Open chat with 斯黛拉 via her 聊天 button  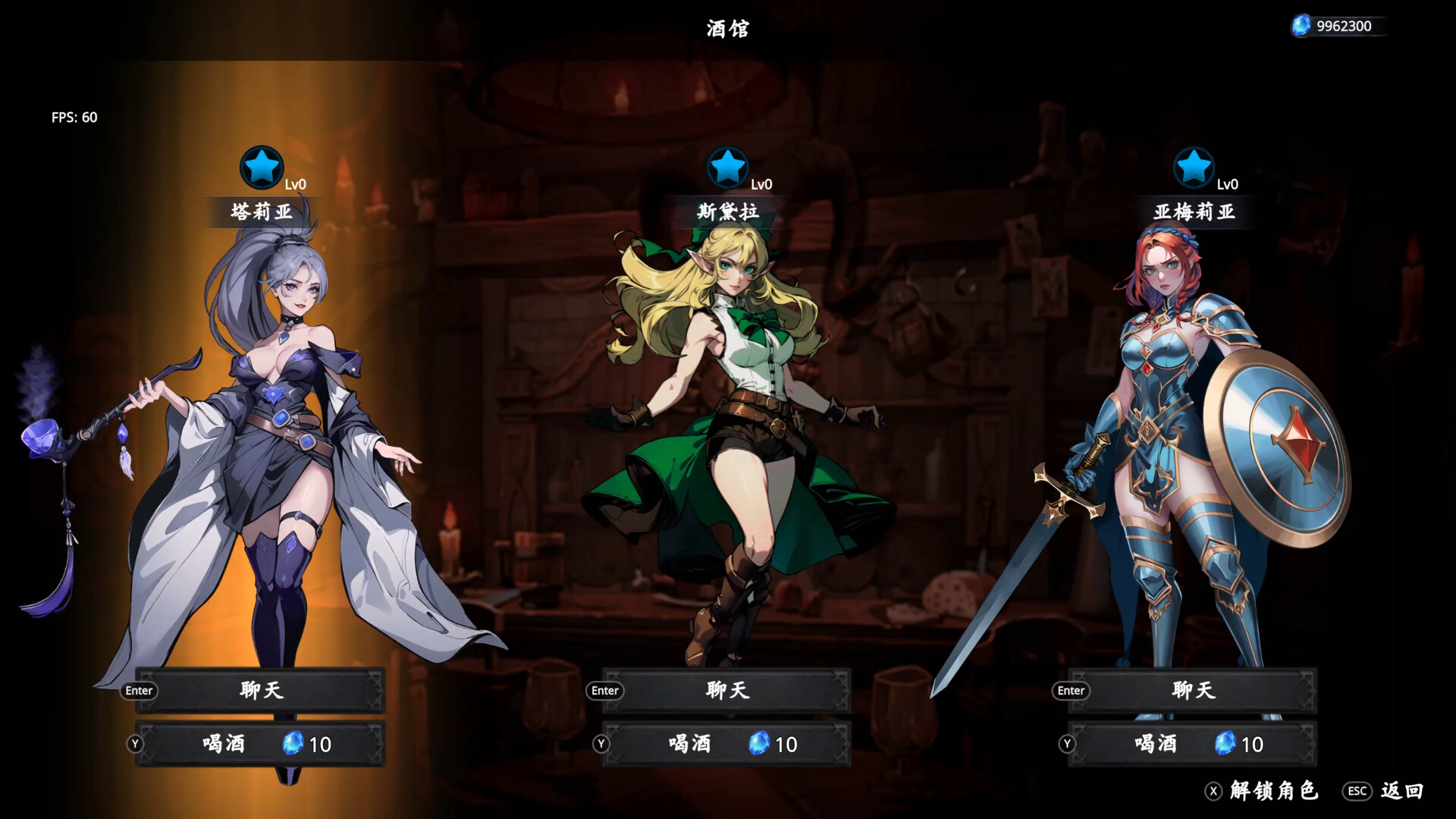726,690
